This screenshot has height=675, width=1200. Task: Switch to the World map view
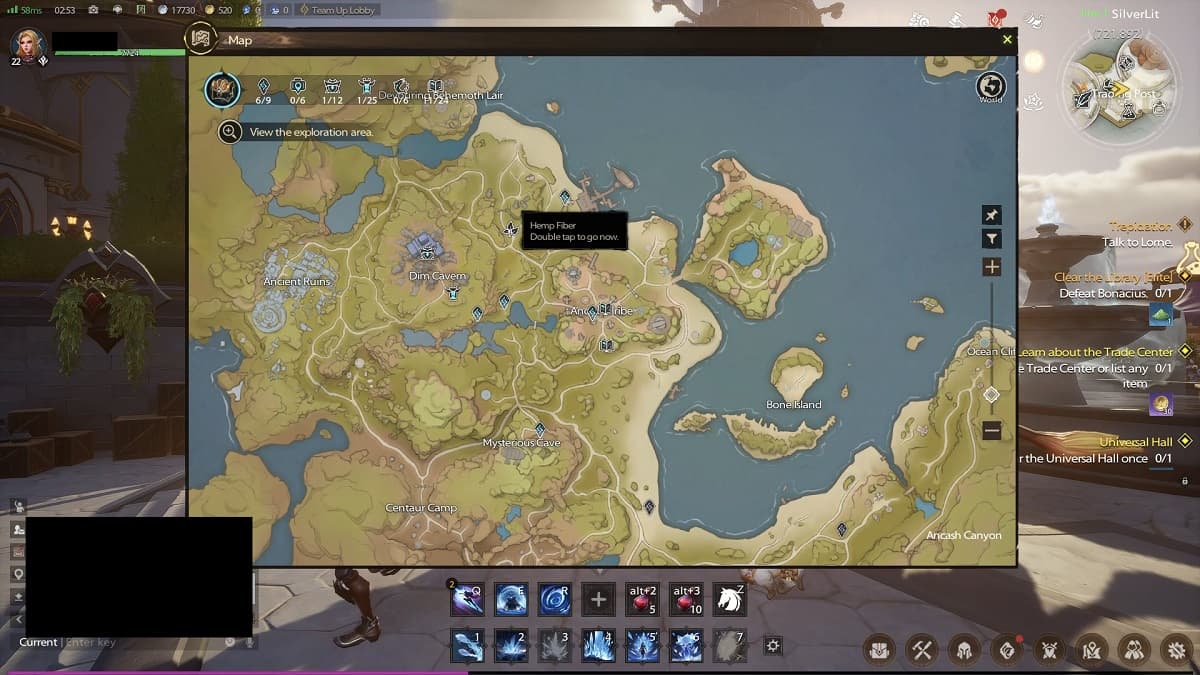tap(990, 87)
